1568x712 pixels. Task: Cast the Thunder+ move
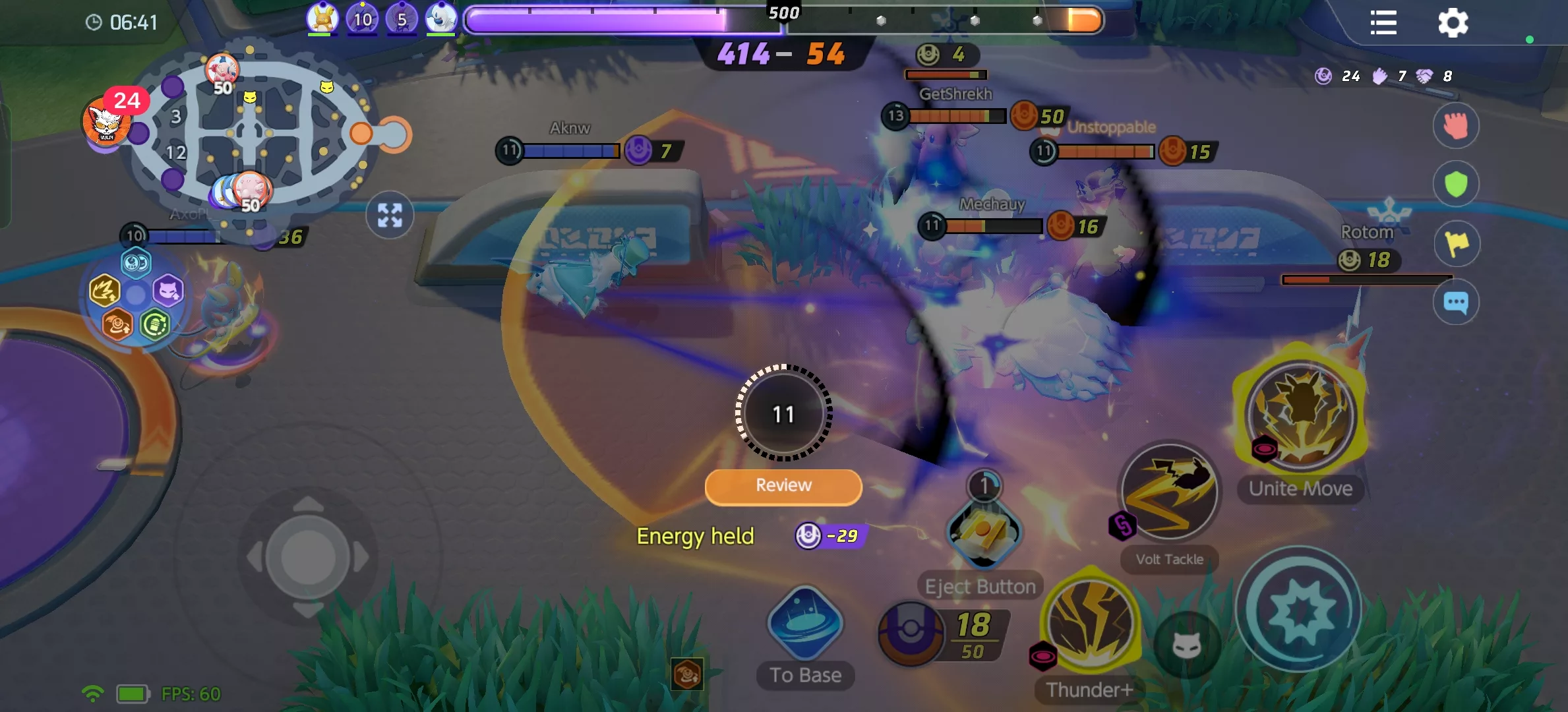(x=1091, y=623)
